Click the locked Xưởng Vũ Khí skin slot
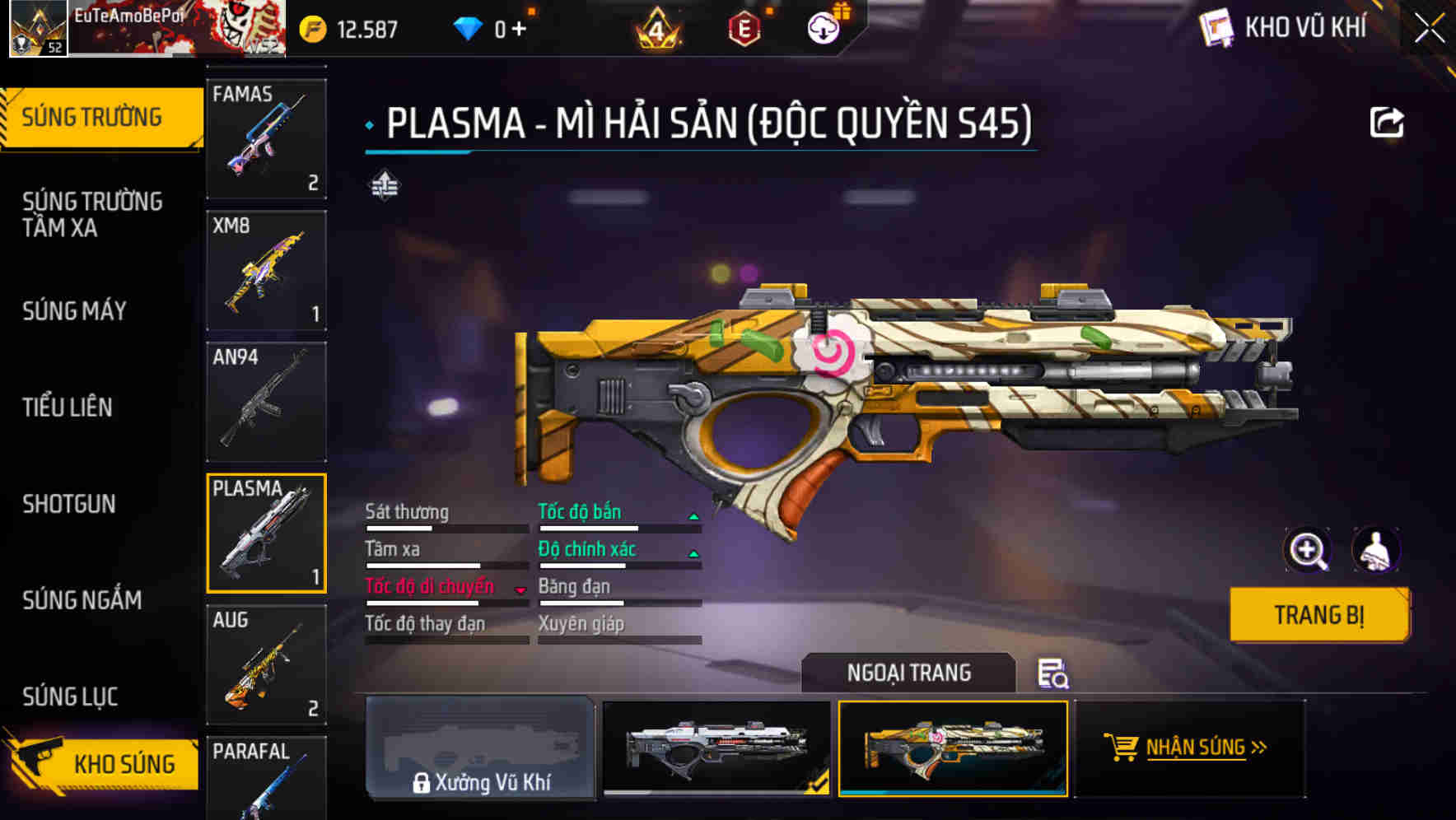1456x820 pixels. (x=480, y=749)
